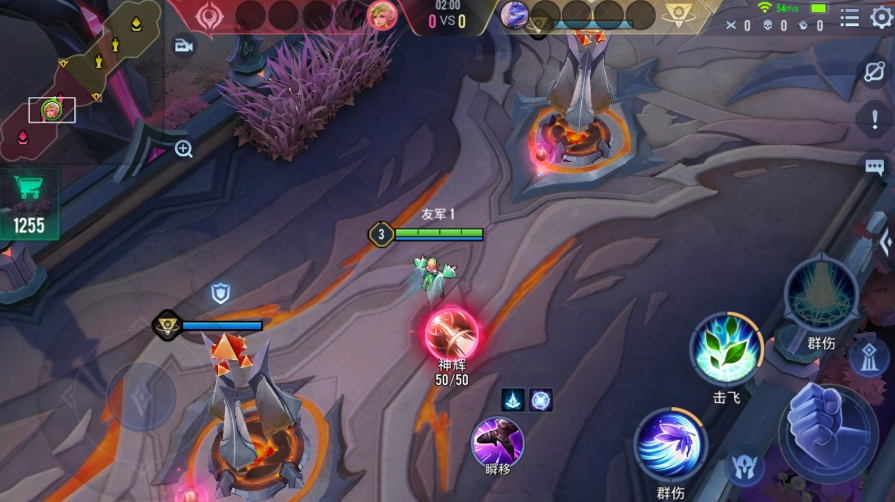Zoom the minimap with the magnifier icon
The height and width of the screenshot is (502, 895).
click(184, 150)
